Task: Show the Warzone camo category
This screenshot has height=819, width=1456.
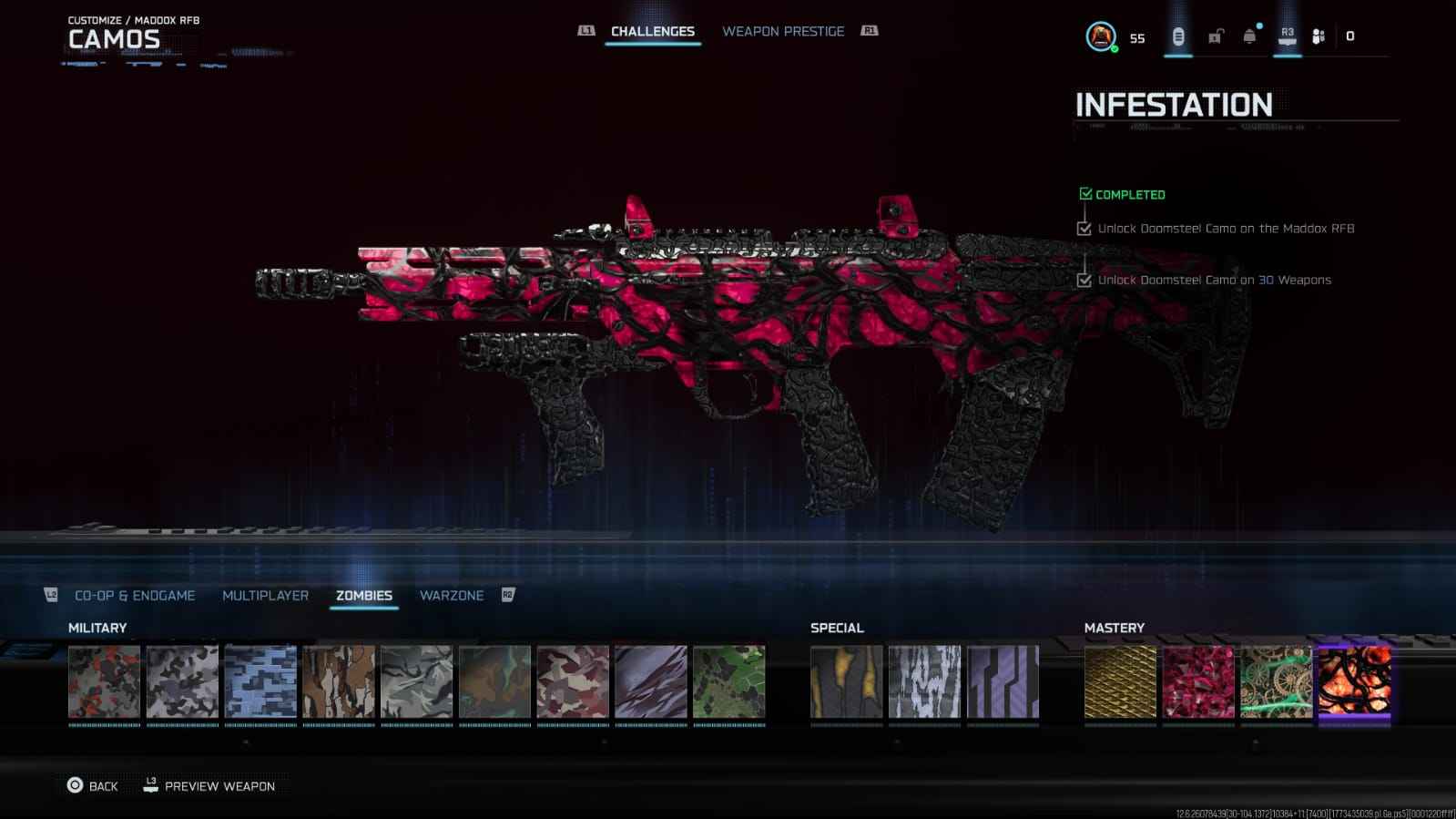Action: 451,596
